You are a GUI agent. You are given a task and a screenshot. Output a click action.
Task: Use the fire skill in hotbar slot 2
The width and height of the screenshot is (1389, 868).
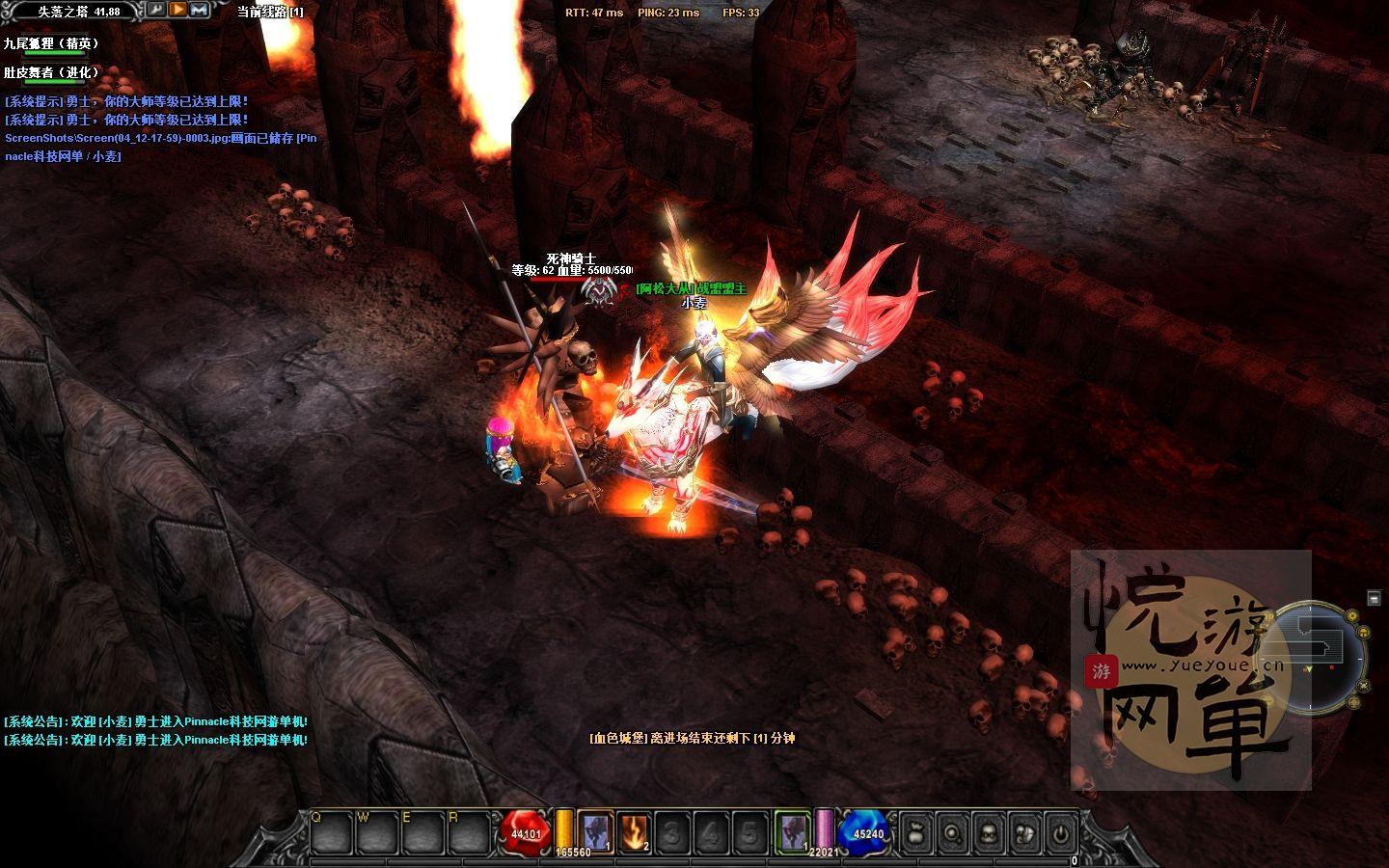pyautogui.click(x=633, y=831)
